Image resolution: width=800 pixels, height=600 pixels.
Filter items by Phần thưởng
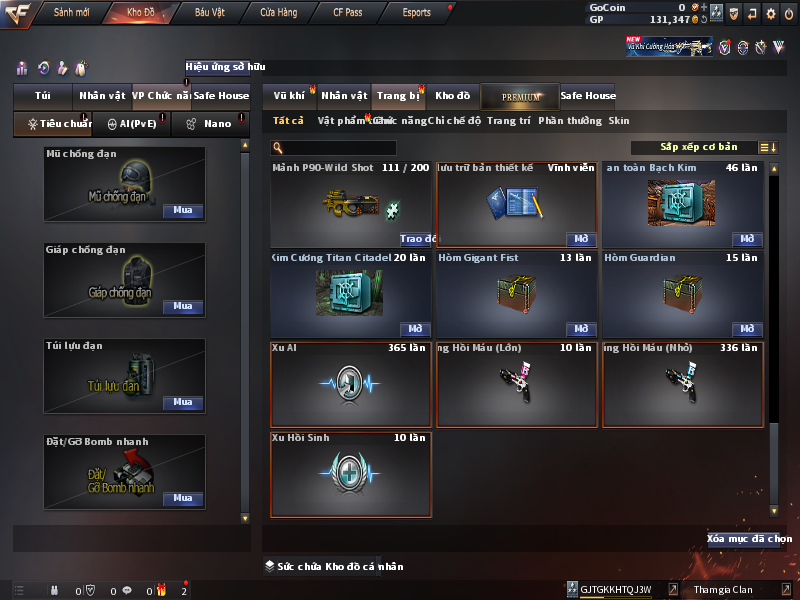coord(570,121)
